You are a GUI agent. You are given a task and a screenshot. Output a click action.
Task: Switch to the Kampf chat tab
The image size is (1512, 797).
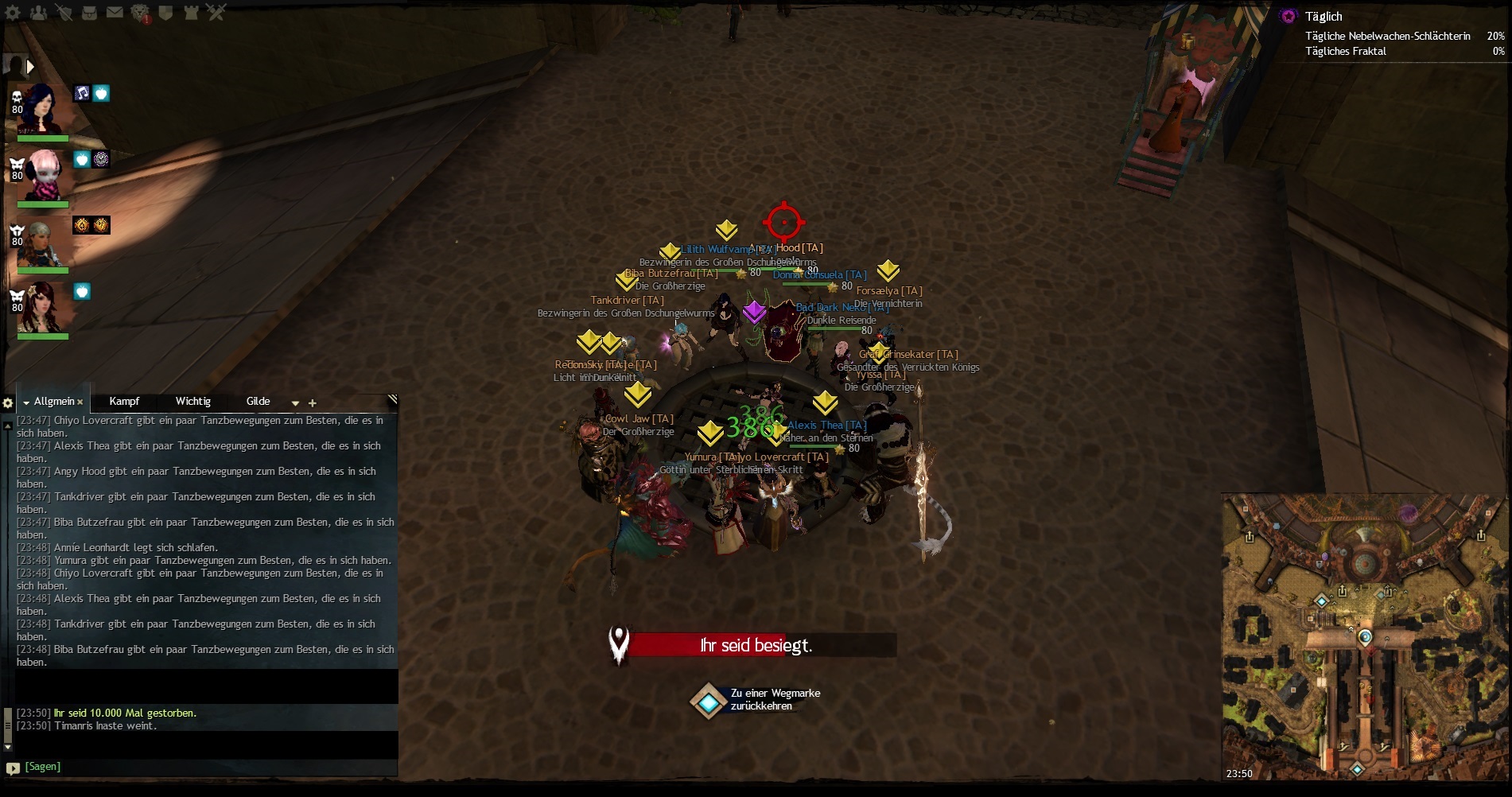point(124,402)
